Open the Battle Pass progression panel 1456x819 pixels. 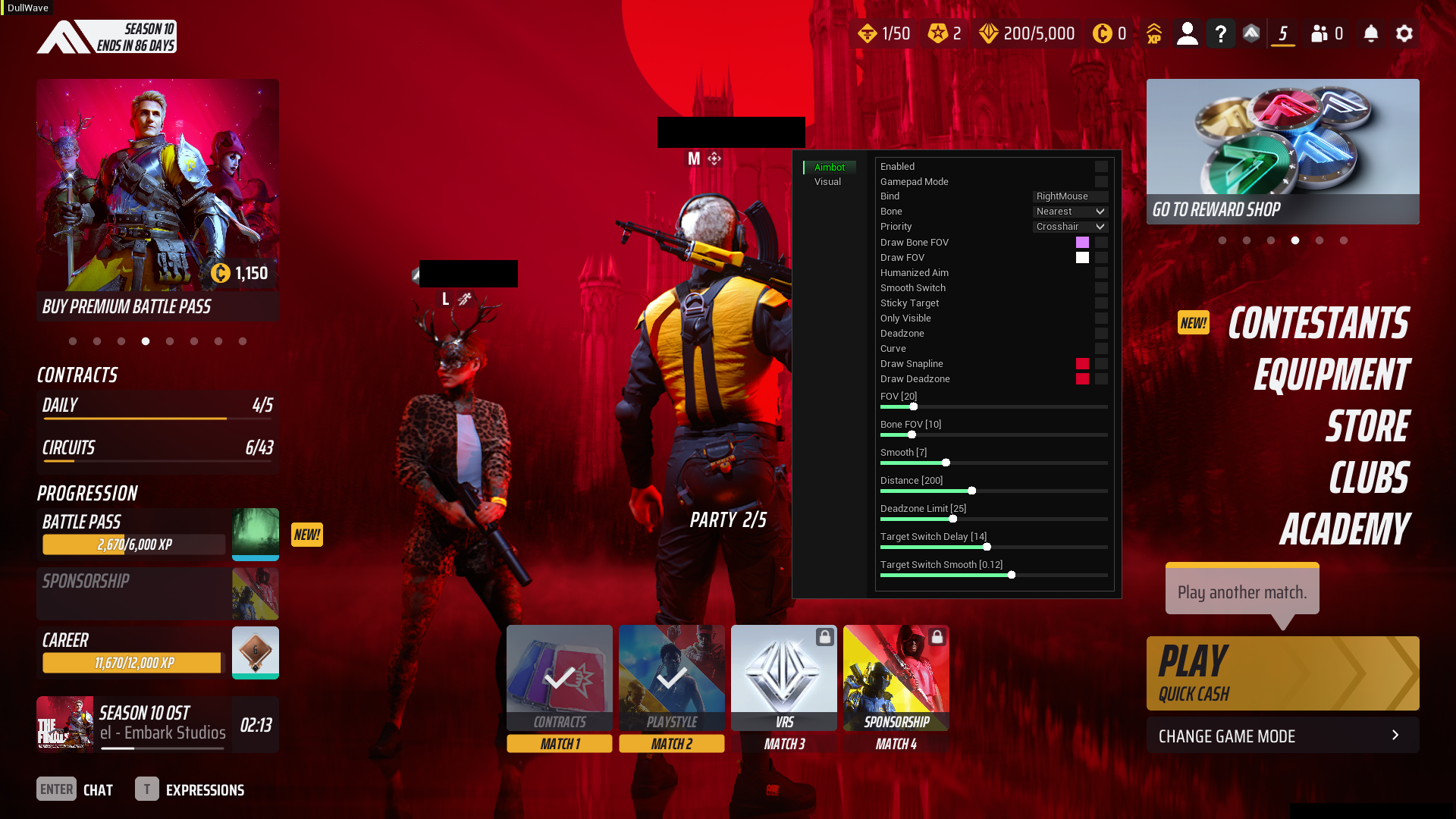[157, 534]
